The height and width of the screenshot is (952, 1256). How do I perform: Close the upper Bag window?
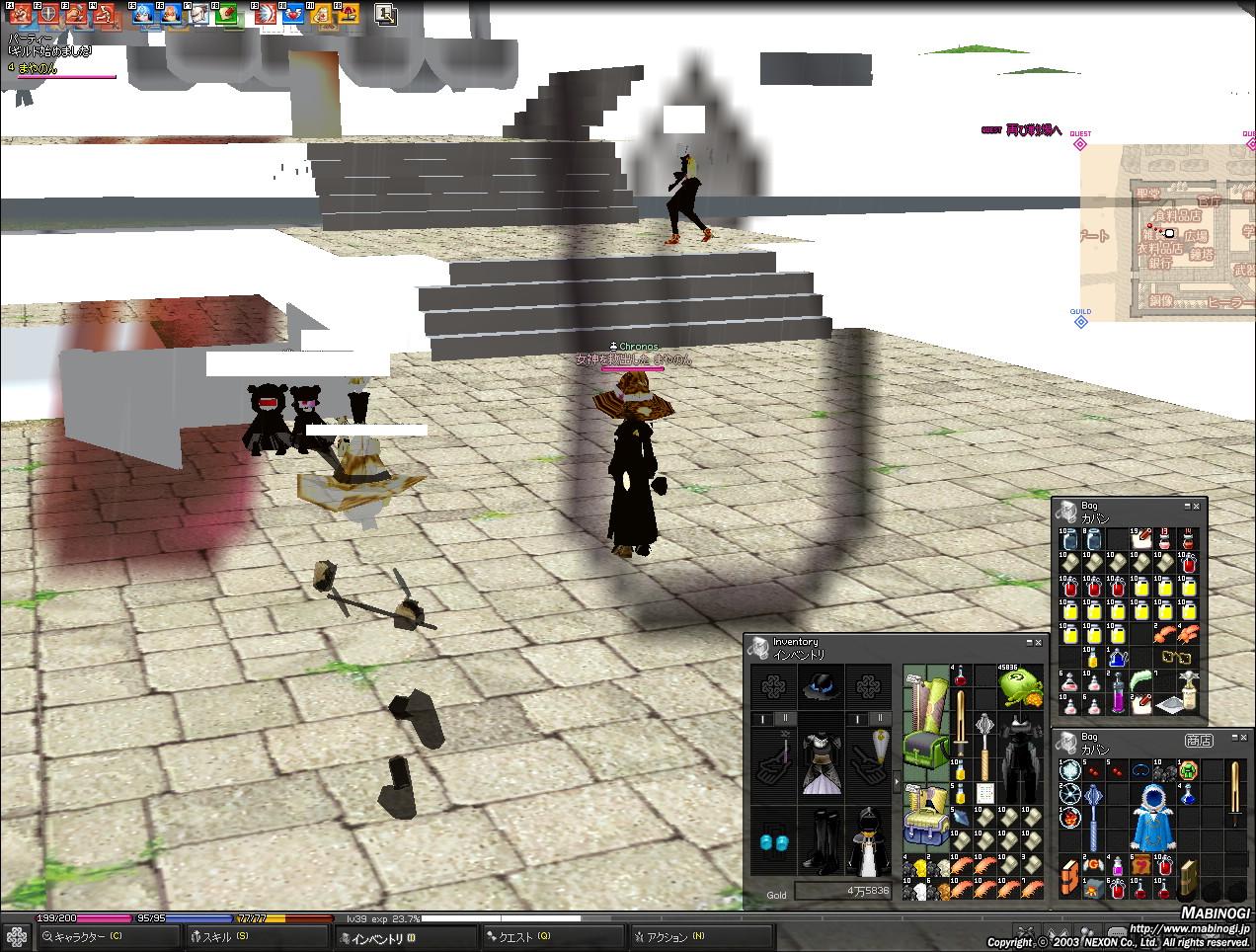[x=1197, y=507]
